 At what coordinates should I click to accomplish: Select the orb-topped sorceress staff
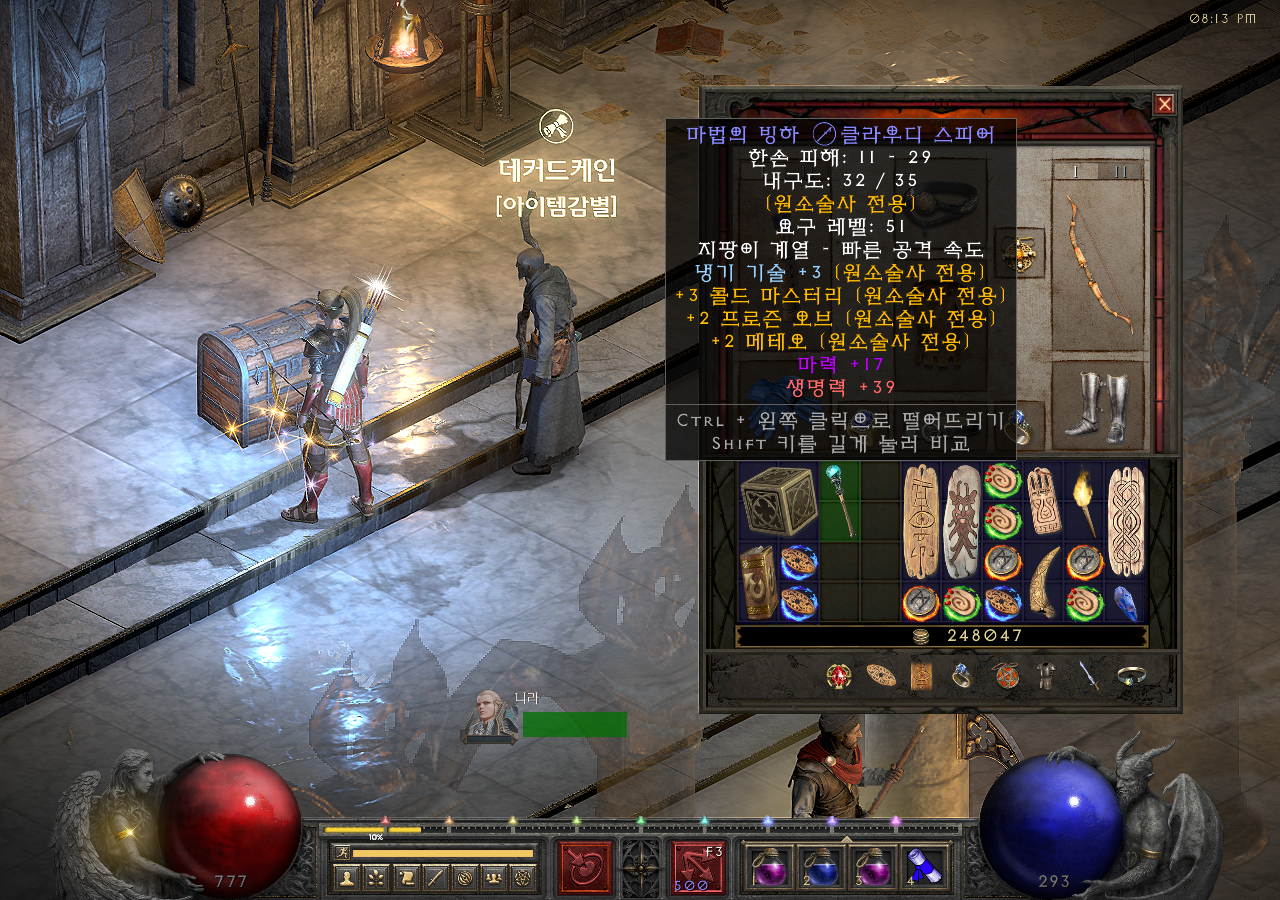(x=839, y=499)
